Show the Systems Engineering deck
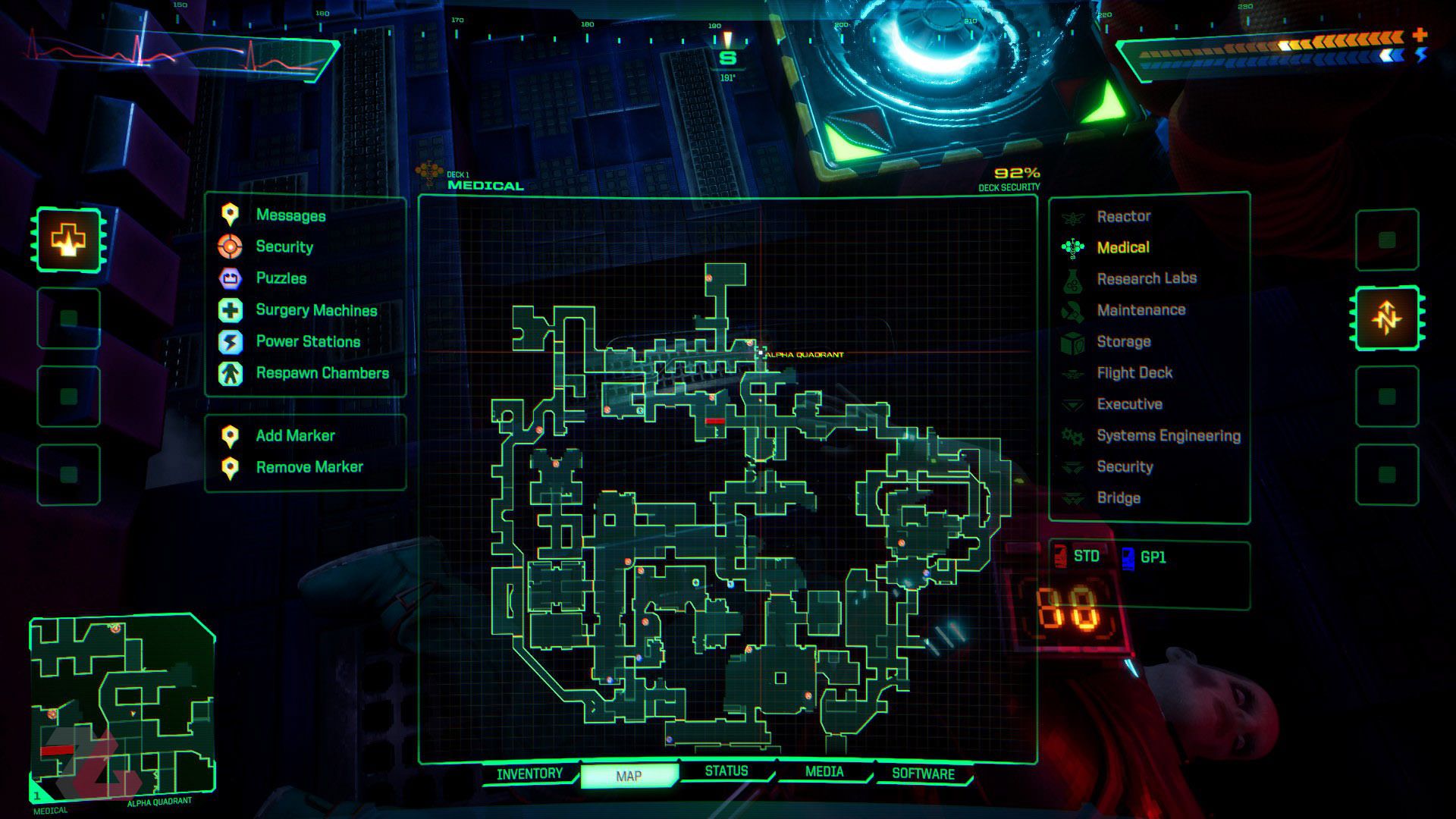Viewport: 1456px width, 819px height. point(1168,436)
